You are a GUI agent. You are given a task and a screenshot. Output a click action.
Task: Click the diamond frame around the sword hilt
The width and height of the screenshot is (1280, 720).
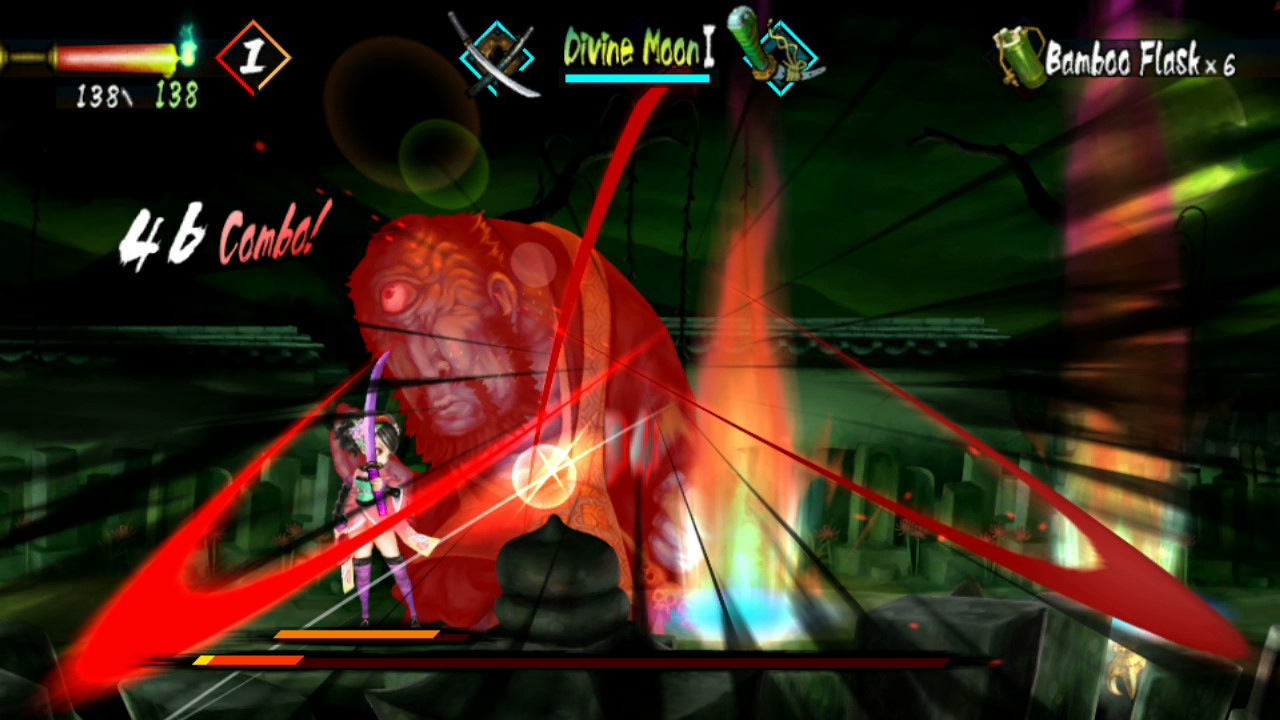point(782,55)
